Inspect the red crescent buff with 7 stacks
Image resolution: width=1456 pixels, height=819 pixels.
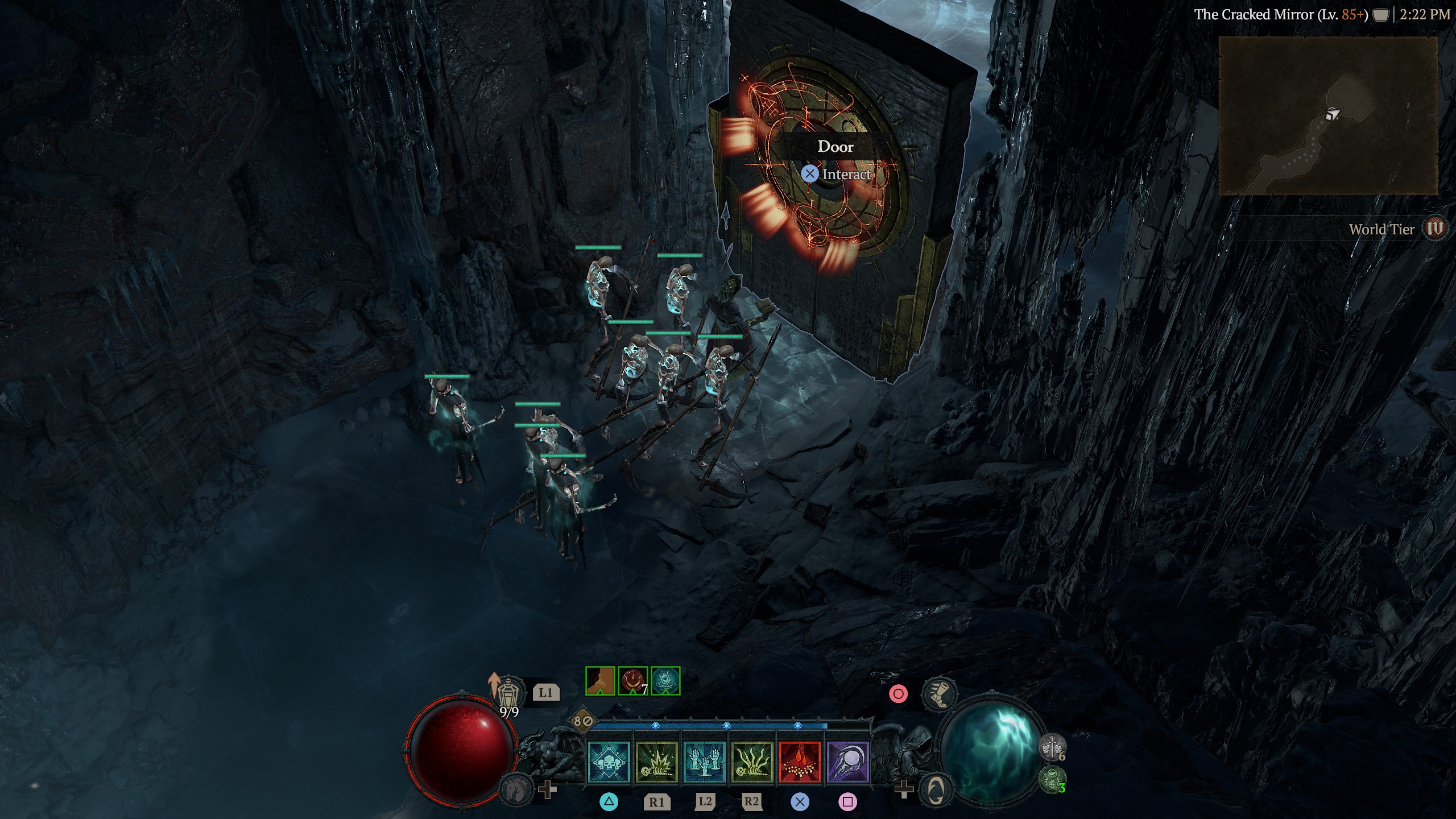[x=632, y=681]
